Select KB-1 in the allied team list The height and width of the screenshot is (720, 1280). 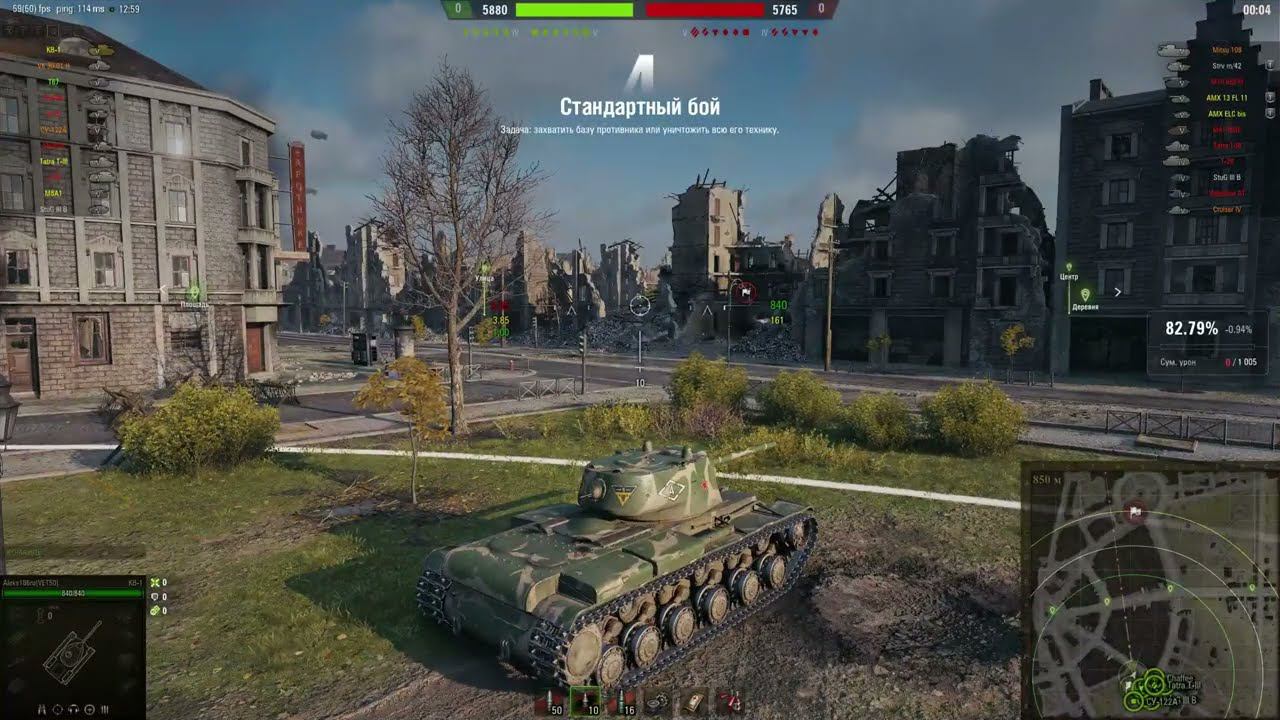coord(53,49)
